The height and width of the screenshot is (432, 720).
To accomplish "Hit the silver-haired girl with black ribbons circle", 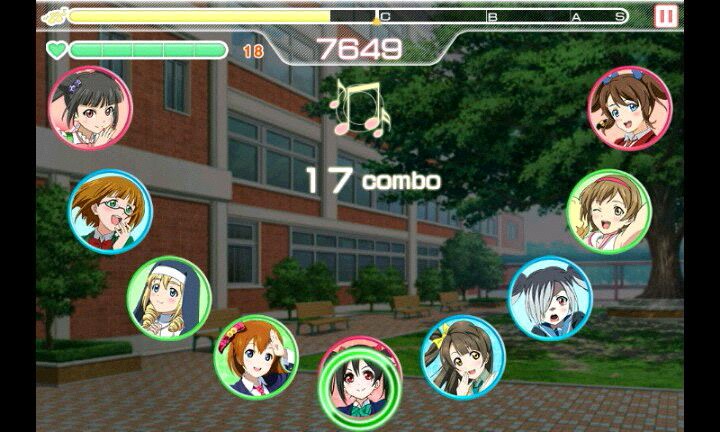I will [x=550, y=298].
